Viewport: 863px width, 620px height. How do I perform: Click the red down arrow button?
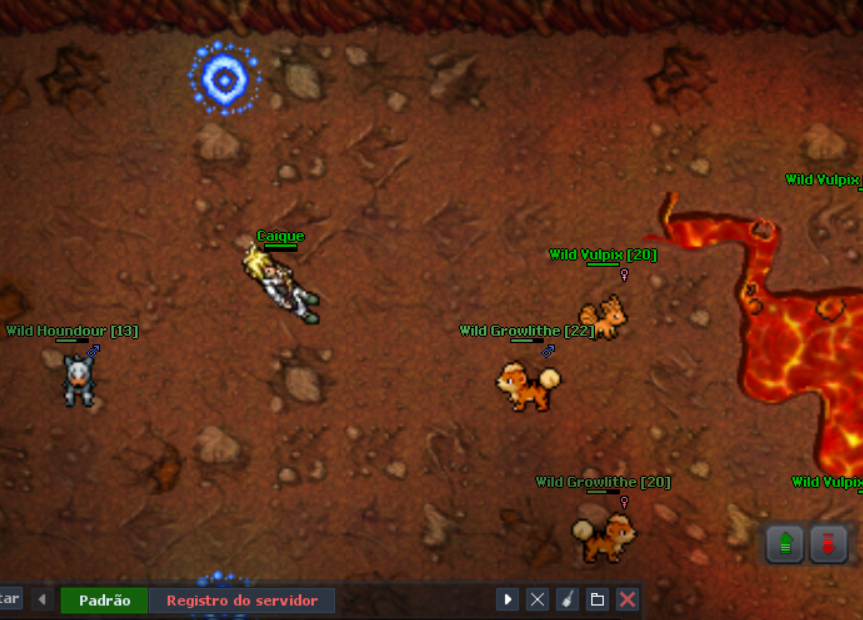828,544
